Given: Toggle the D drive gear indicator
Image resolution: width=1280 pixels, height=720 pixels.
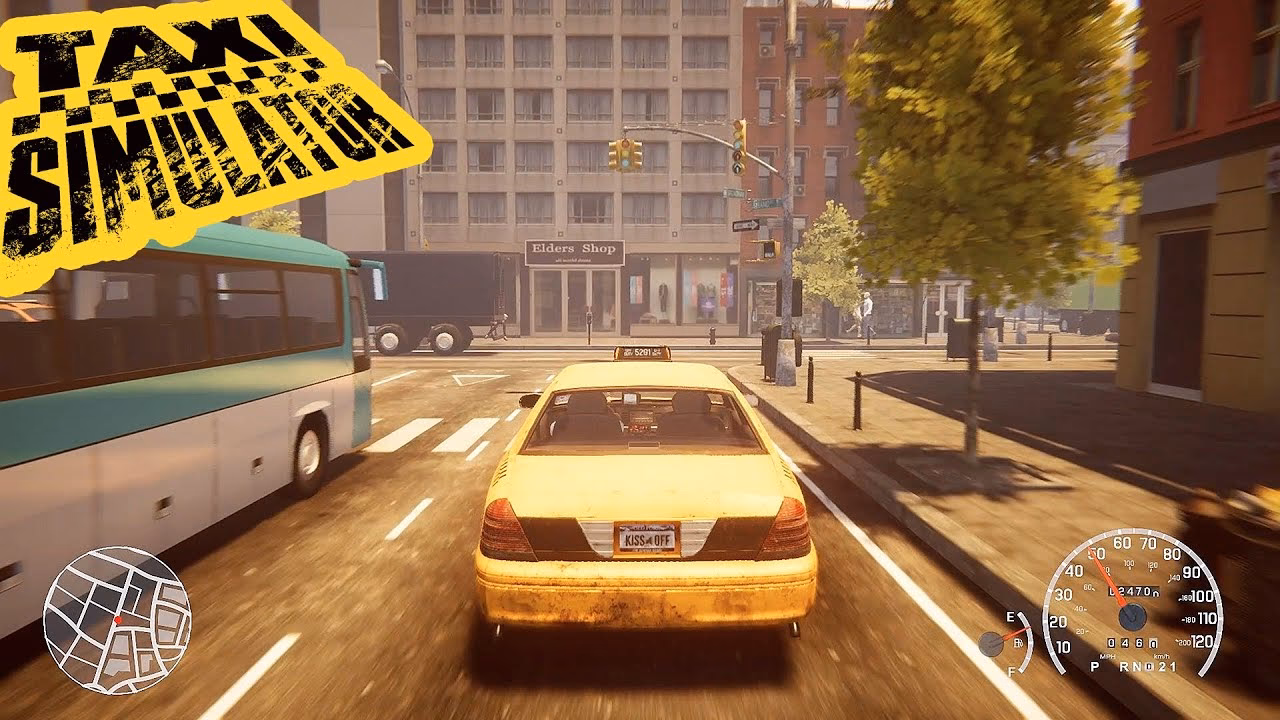Looking at the screenshot, I should pyautogui.click(x=1148, y=666).
